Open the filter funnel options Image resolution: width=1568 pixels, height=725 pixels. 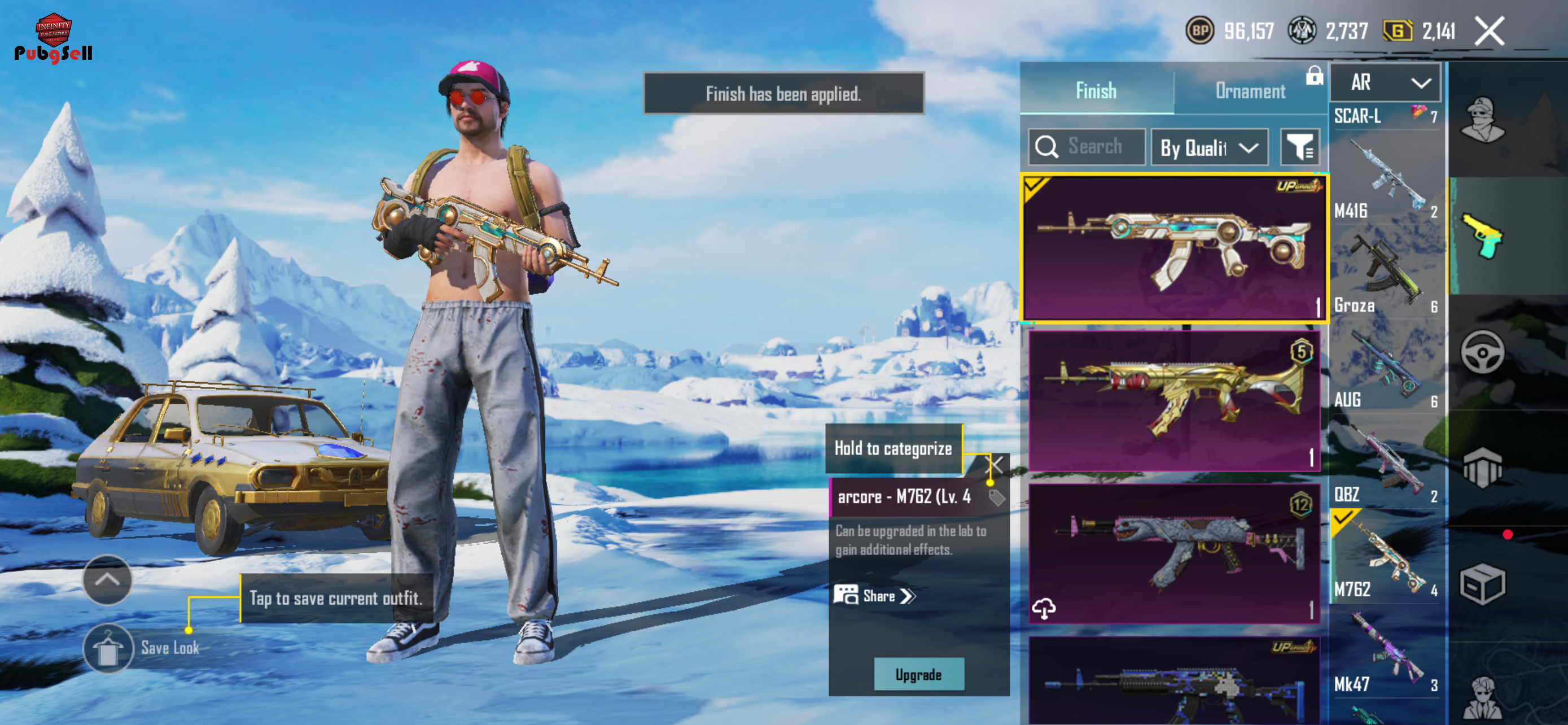(x=1299, y=147)
